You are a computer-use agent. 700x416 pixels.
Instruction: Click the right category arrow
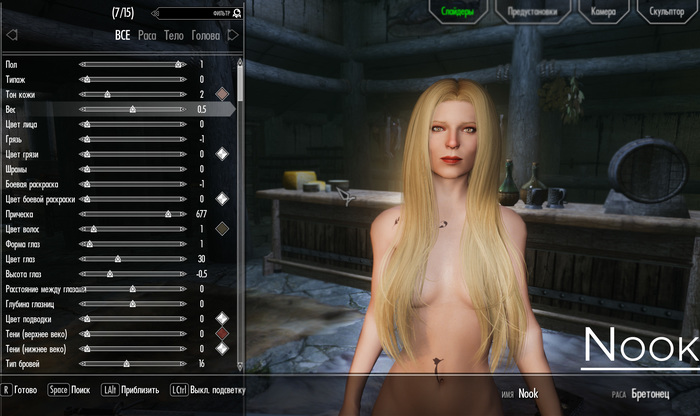[233, 35]
